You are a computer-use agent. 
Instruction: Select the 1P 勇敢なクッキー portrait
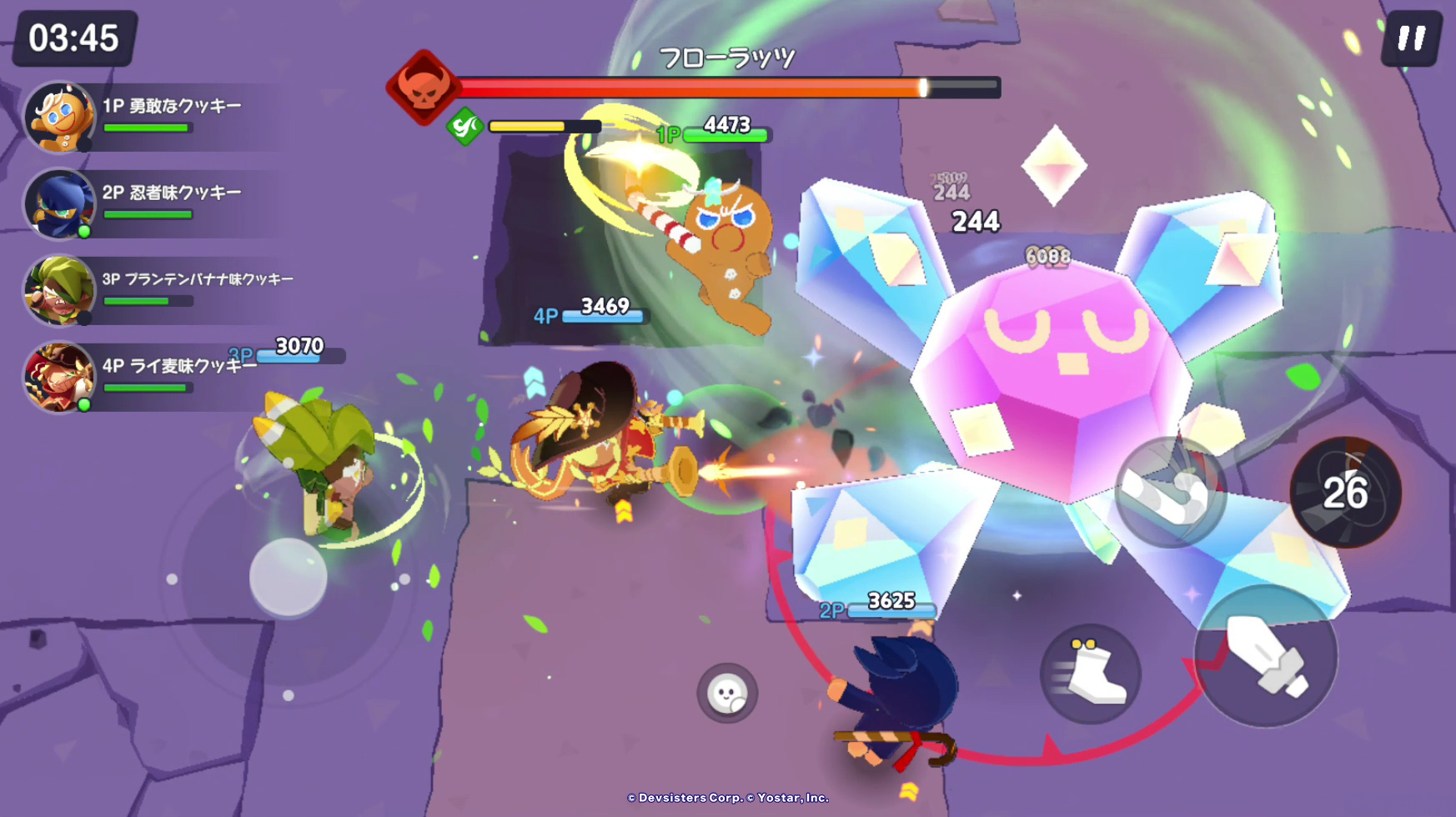point(59,118)
